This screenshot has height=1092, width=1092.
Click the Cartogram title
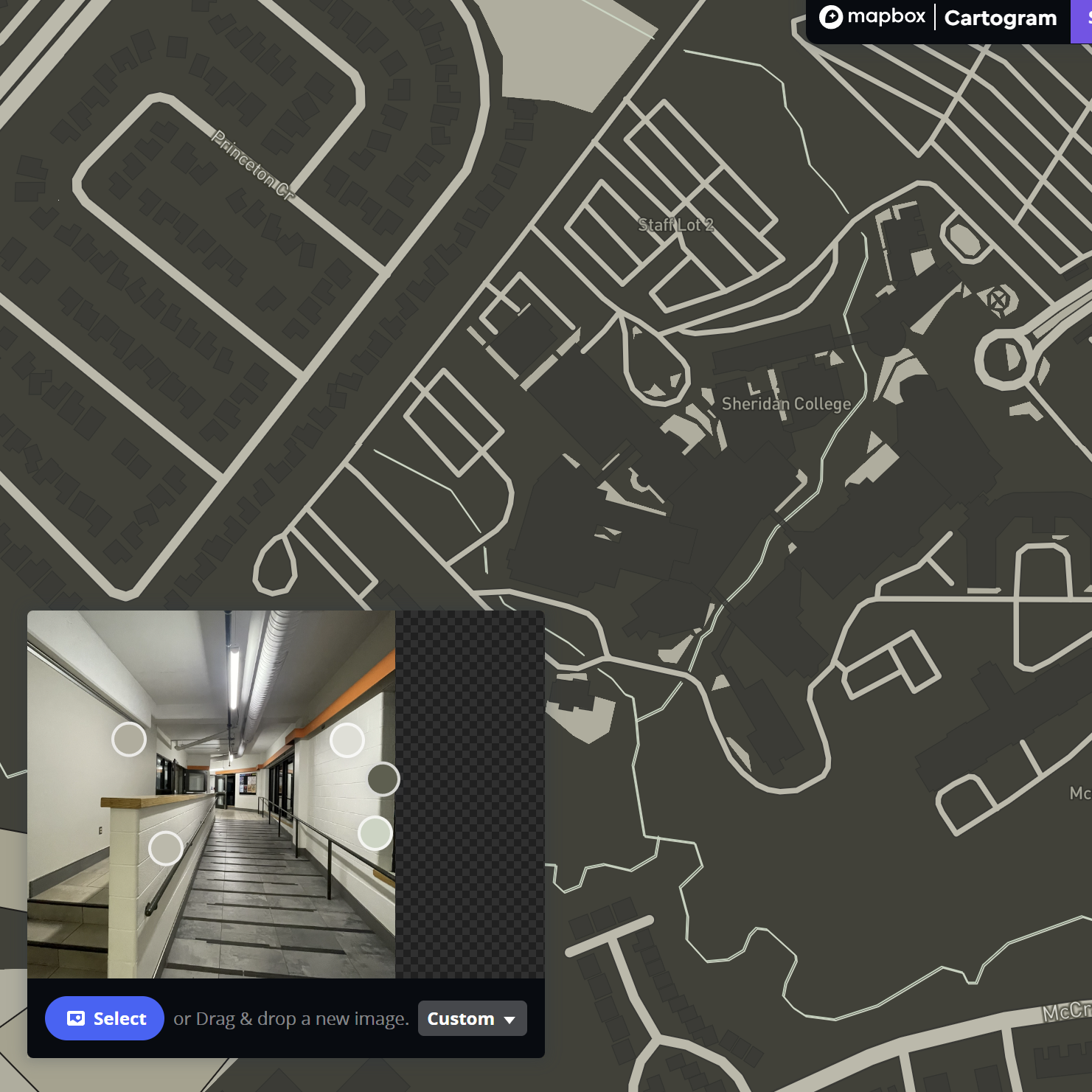pos(1000,18)
